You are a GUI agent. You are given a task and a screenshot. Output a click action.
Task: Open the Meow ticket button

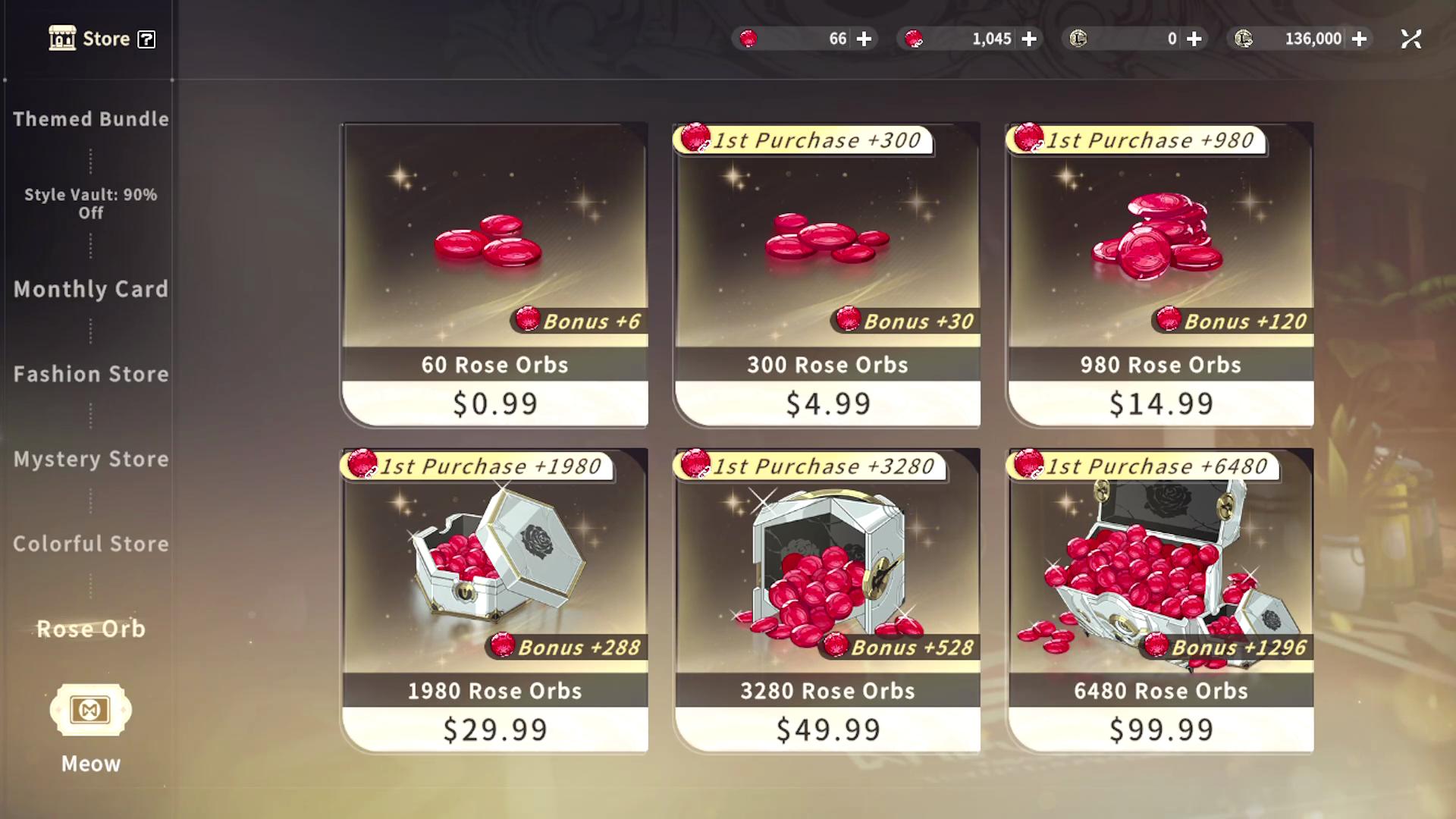(90, 711)
